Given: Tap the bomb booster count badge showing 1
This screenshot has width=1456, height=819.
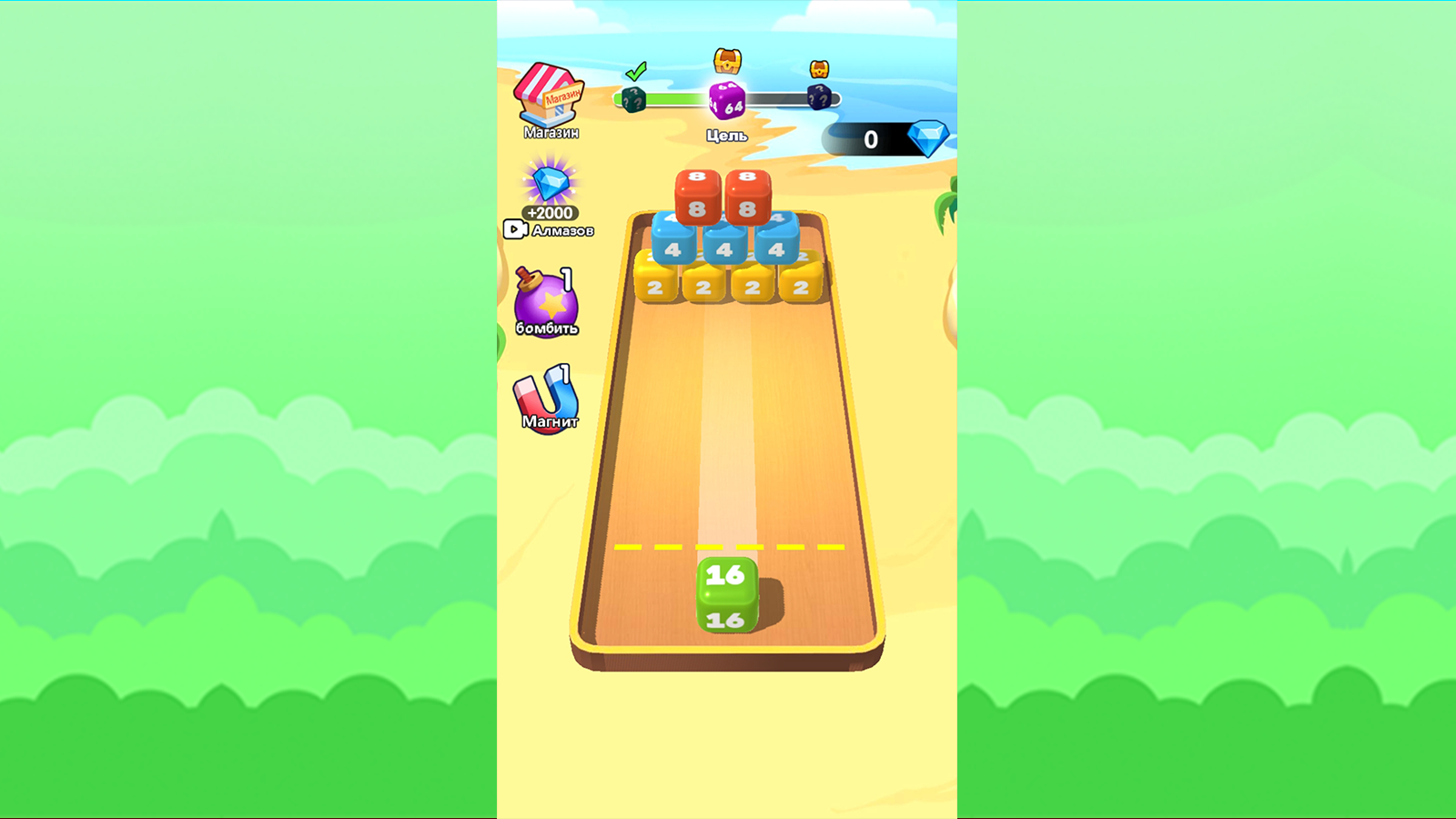Looking at the screenshot, I should point(564,280).
